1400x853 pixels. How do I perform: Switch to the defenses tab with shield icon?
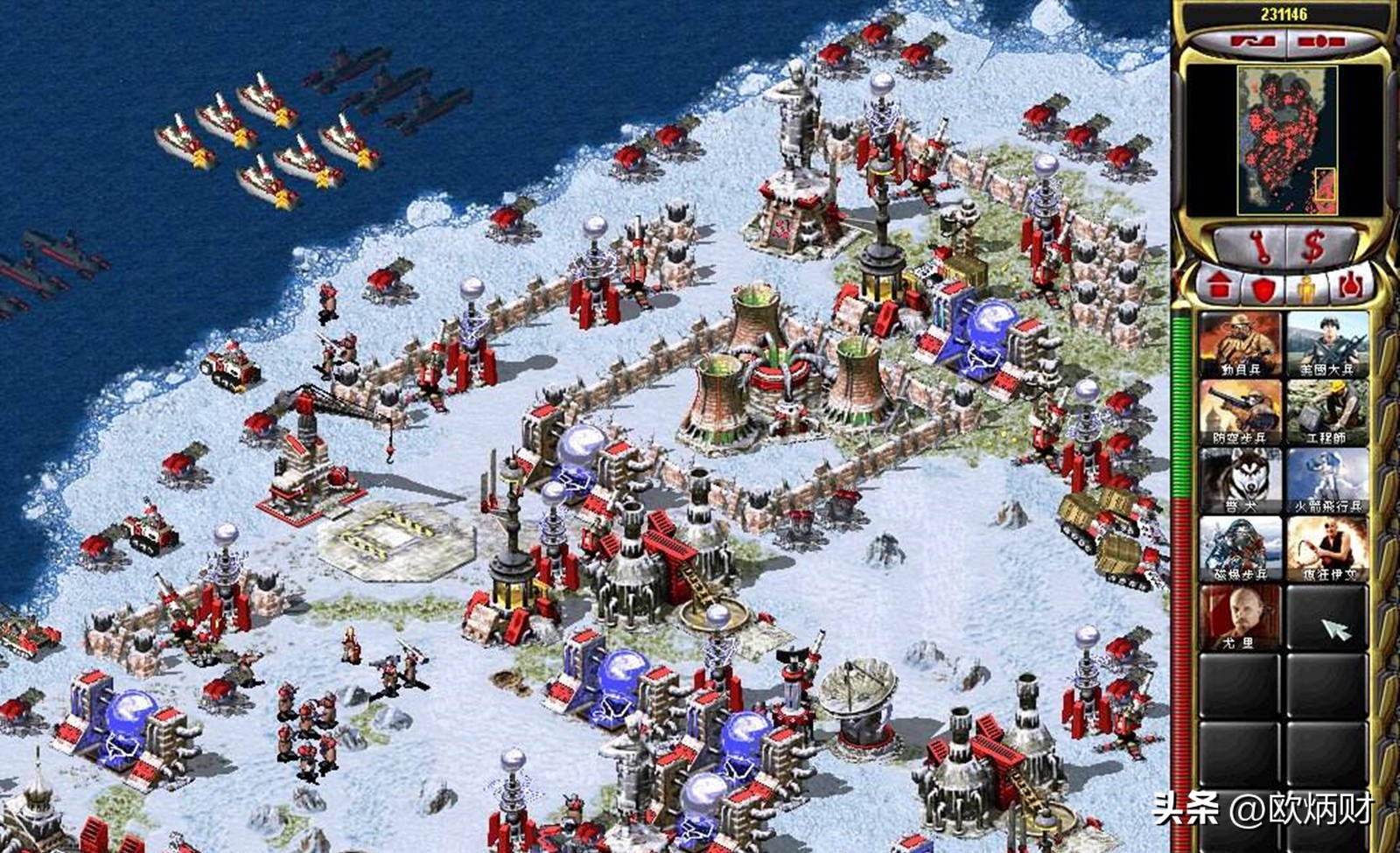click(1262, 286)
